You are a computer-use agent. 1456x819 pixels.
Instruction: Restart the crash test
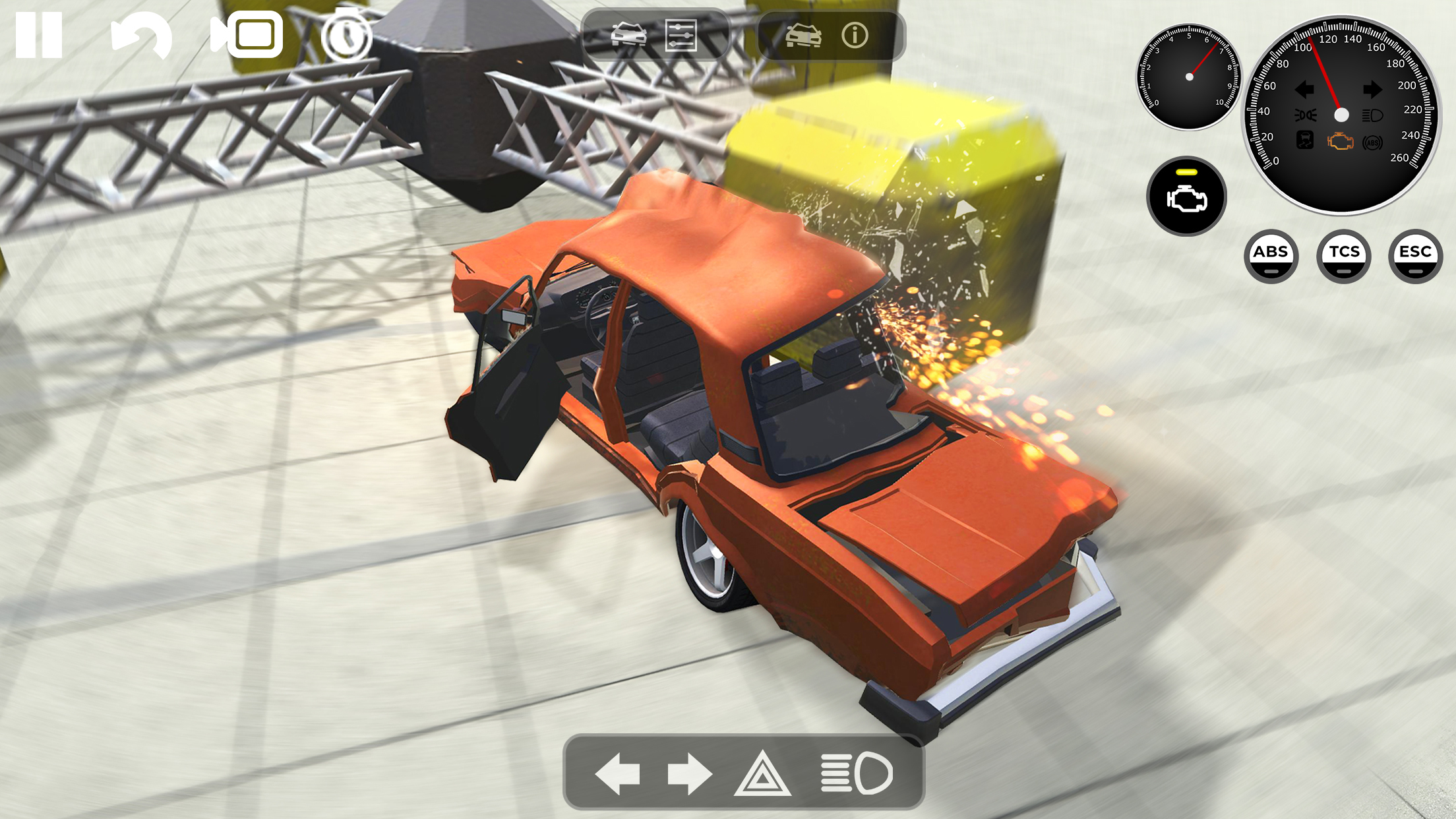coord(142,36)
